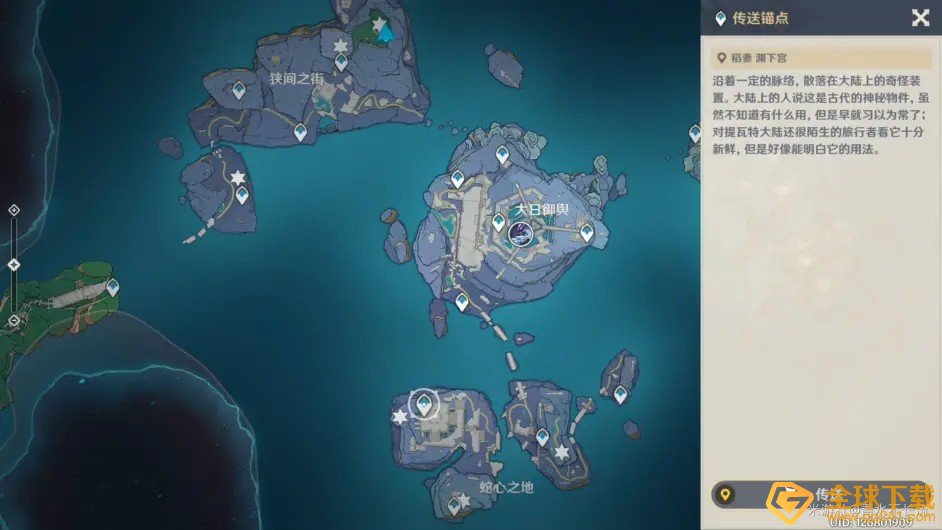Choose the waypoint just right of 大日御舆 marker
The width and height of the screenshot is (942, 530).
point(587,233)
